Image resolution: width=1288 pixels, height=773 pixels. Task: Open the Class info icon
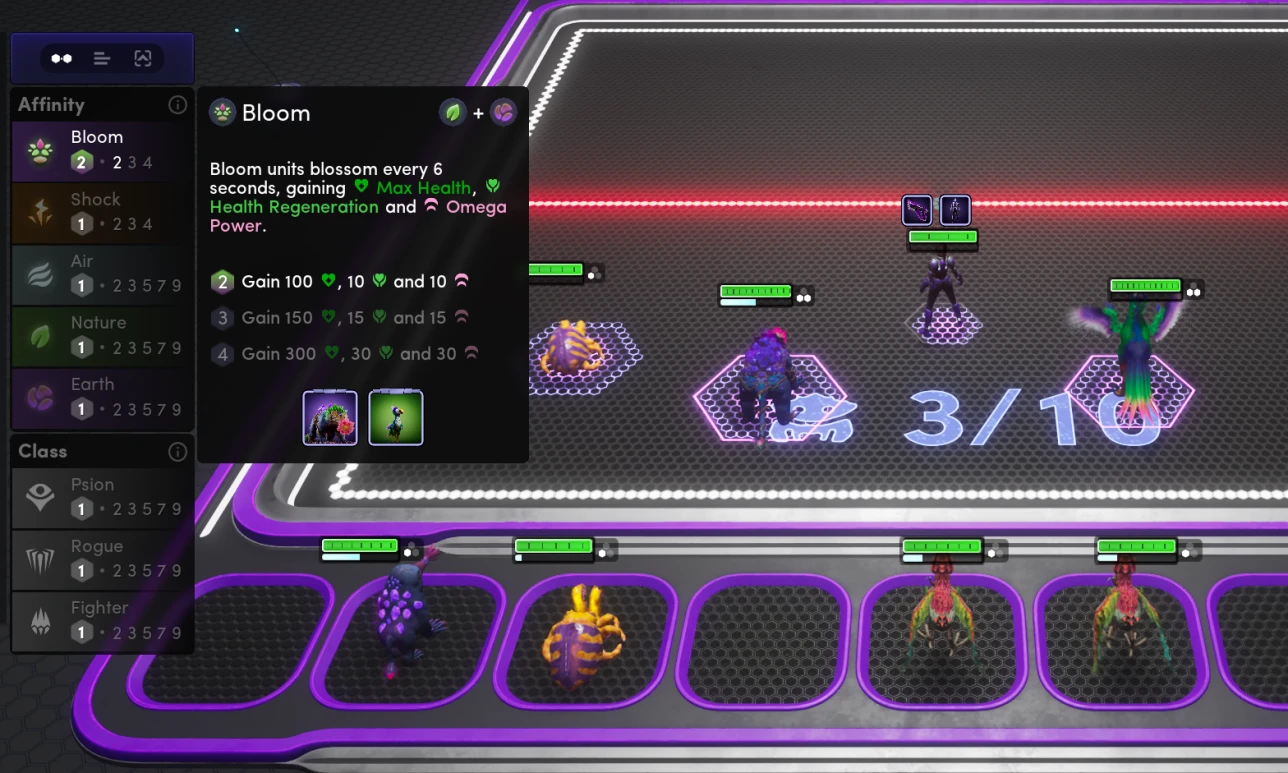click(x=178, y=452)
